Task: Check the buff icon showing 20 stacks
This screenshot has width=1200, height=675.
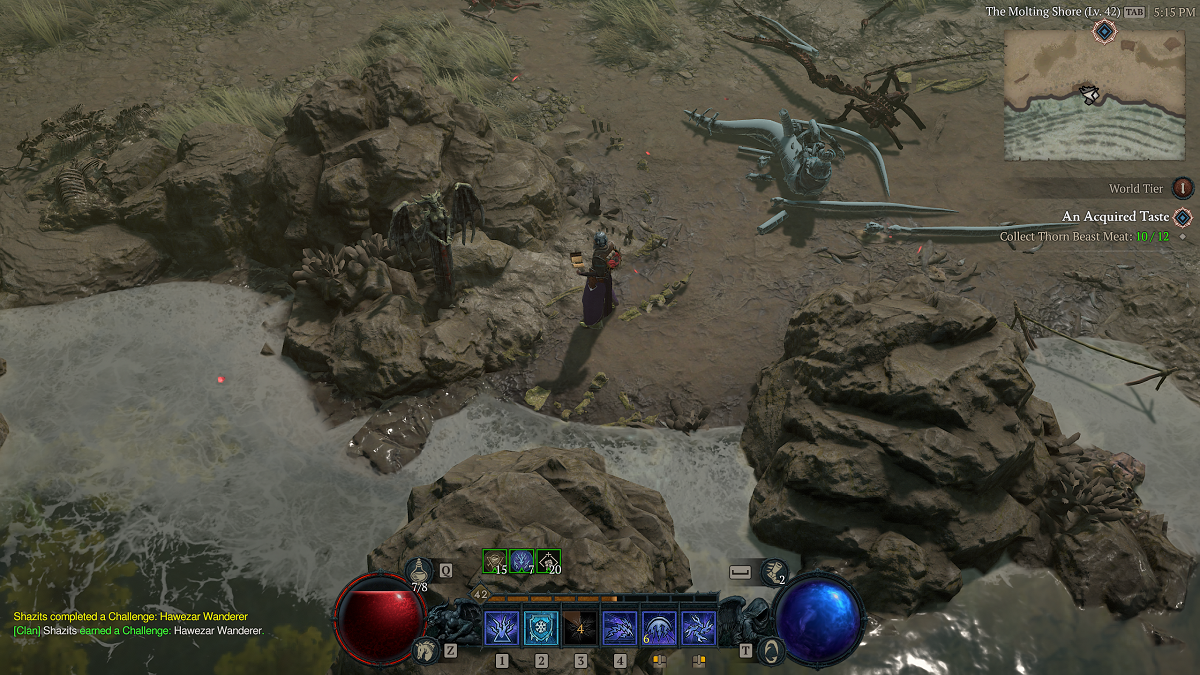Action: [x=548, y=561]
